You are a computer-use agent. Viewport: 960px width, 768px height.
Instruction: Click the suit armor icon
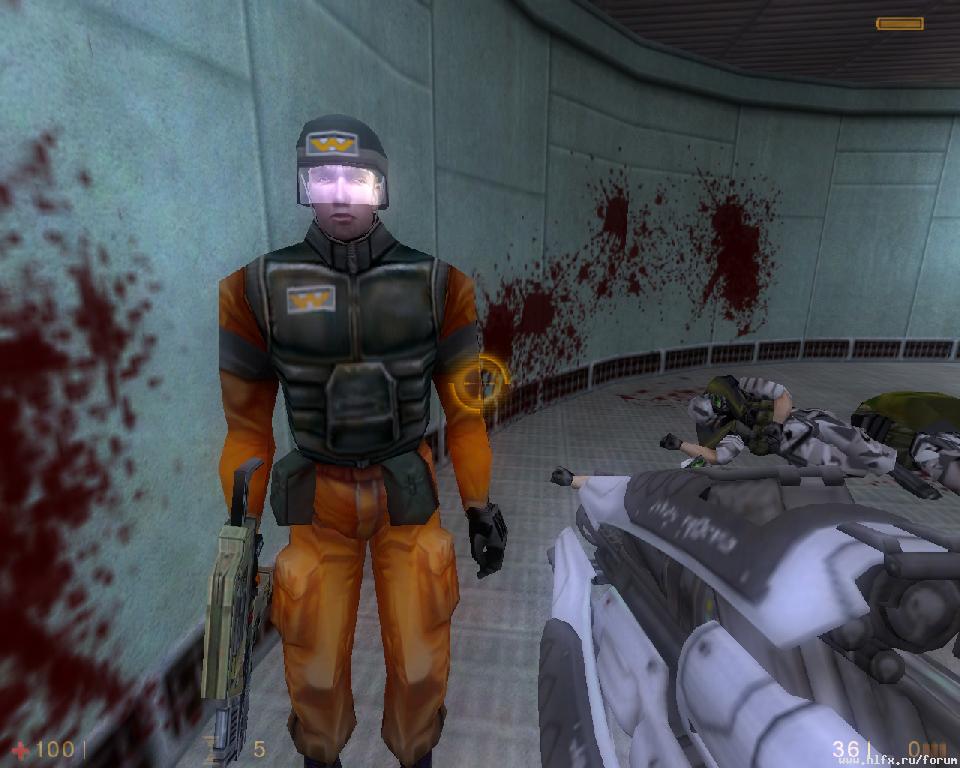pyautogui.click(x=213, y=748)
